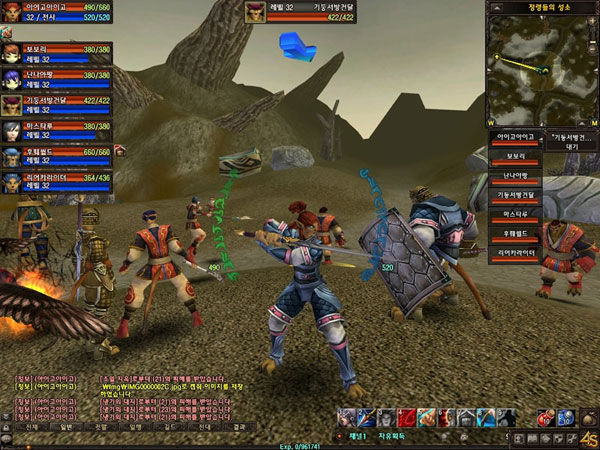Click the small house icon beside party list
Viewport: 600px width, 450px height.
119,150
